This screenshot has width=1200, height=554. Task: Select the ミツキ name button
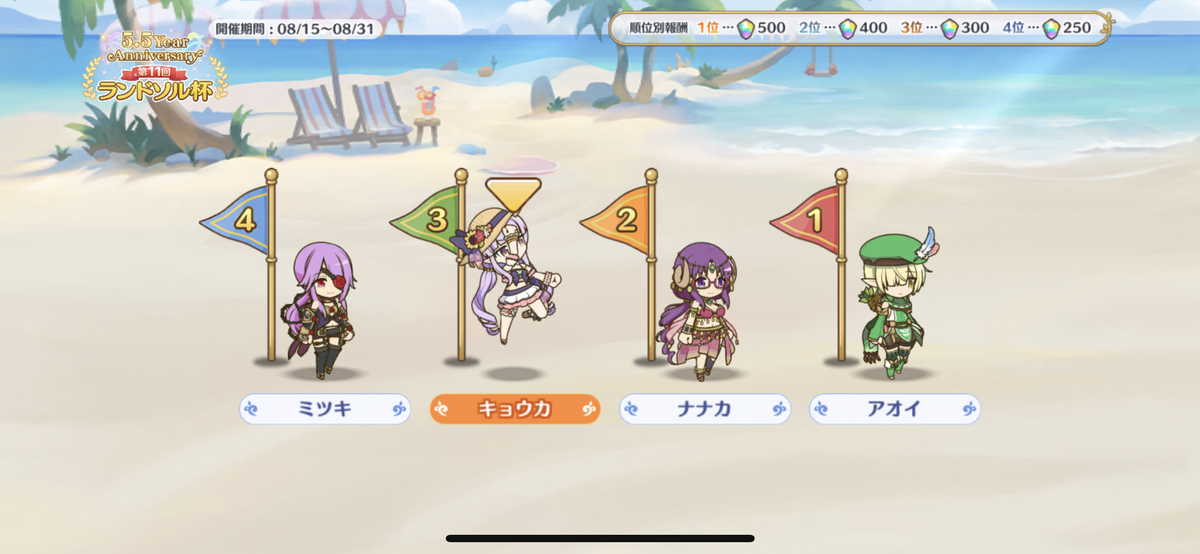325,408
